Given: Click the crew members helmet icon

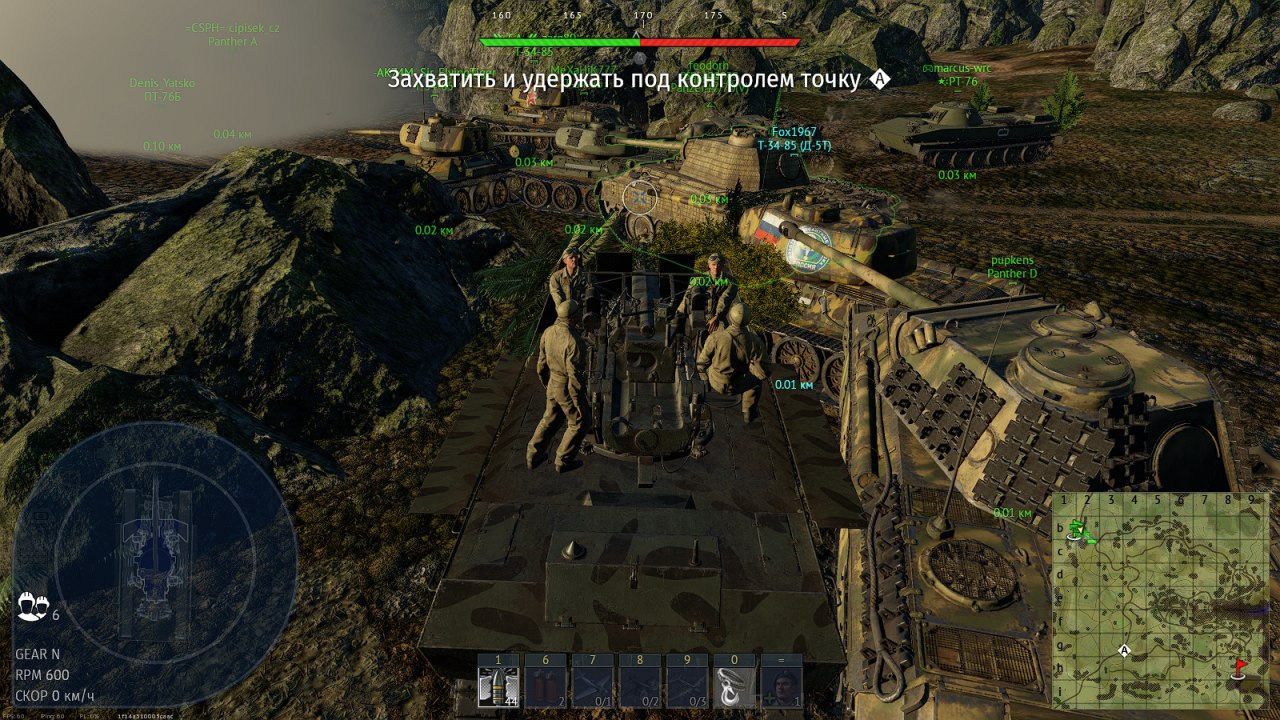Looking at the screenshot, I should click(30, 605).
